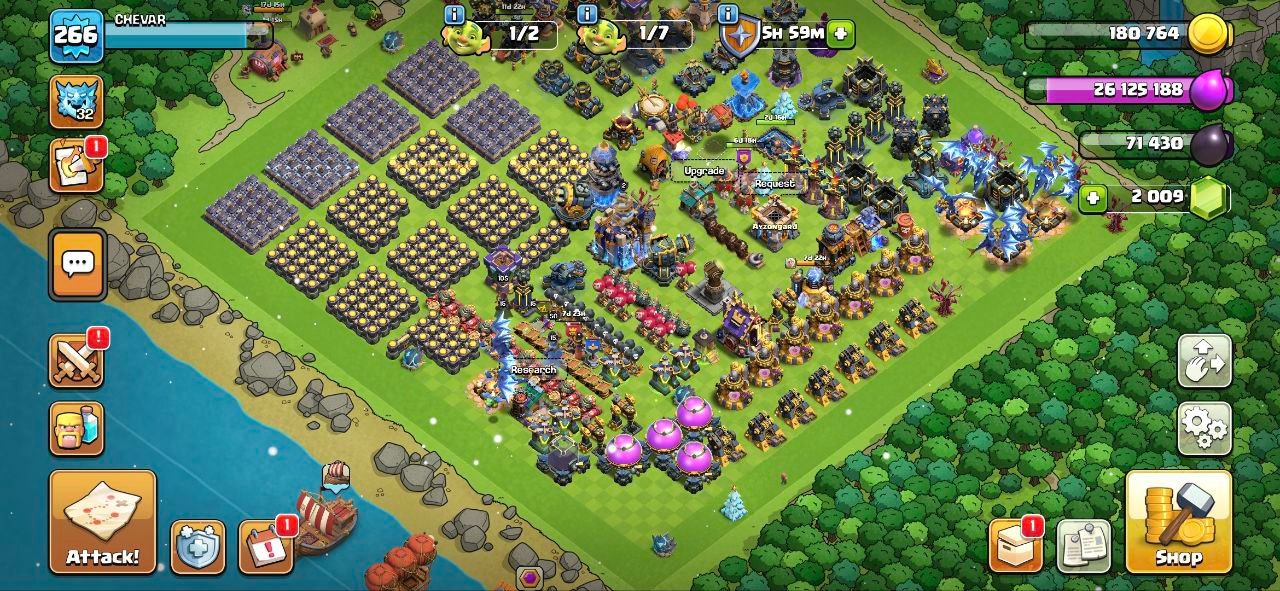This screenshot has width=1280, height=591.
Task: Open the events calendar button
Action: (266, 547)
